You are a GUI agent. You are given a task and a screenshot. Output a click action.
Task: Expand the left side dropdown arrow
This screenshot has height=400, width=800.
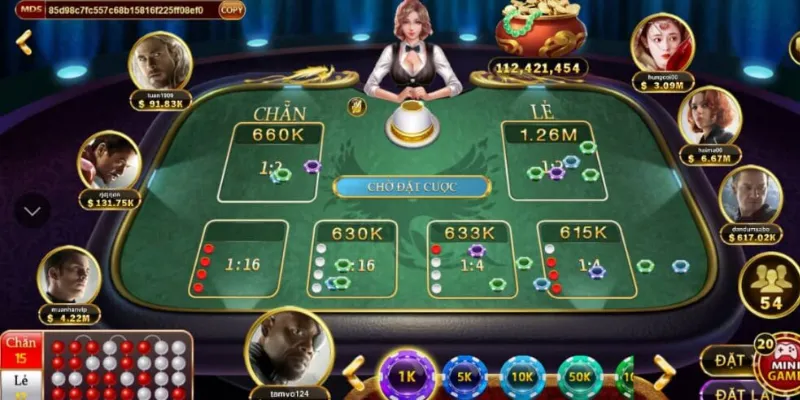point(31,211)
